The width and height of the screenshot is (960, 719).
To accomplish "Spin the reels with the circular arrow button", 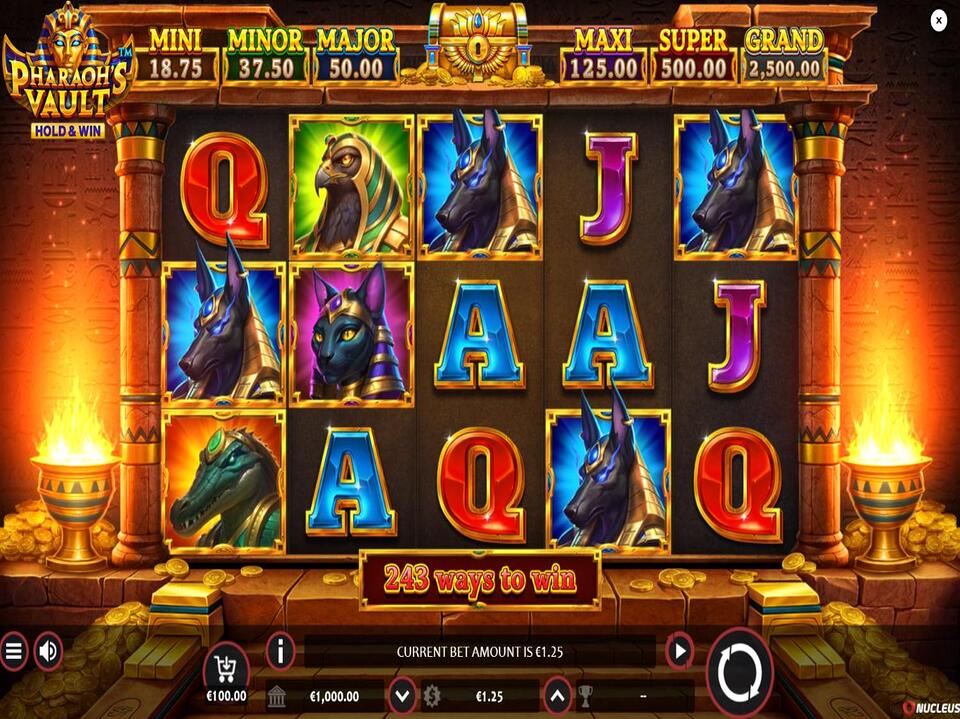I will tap(740, 668).
